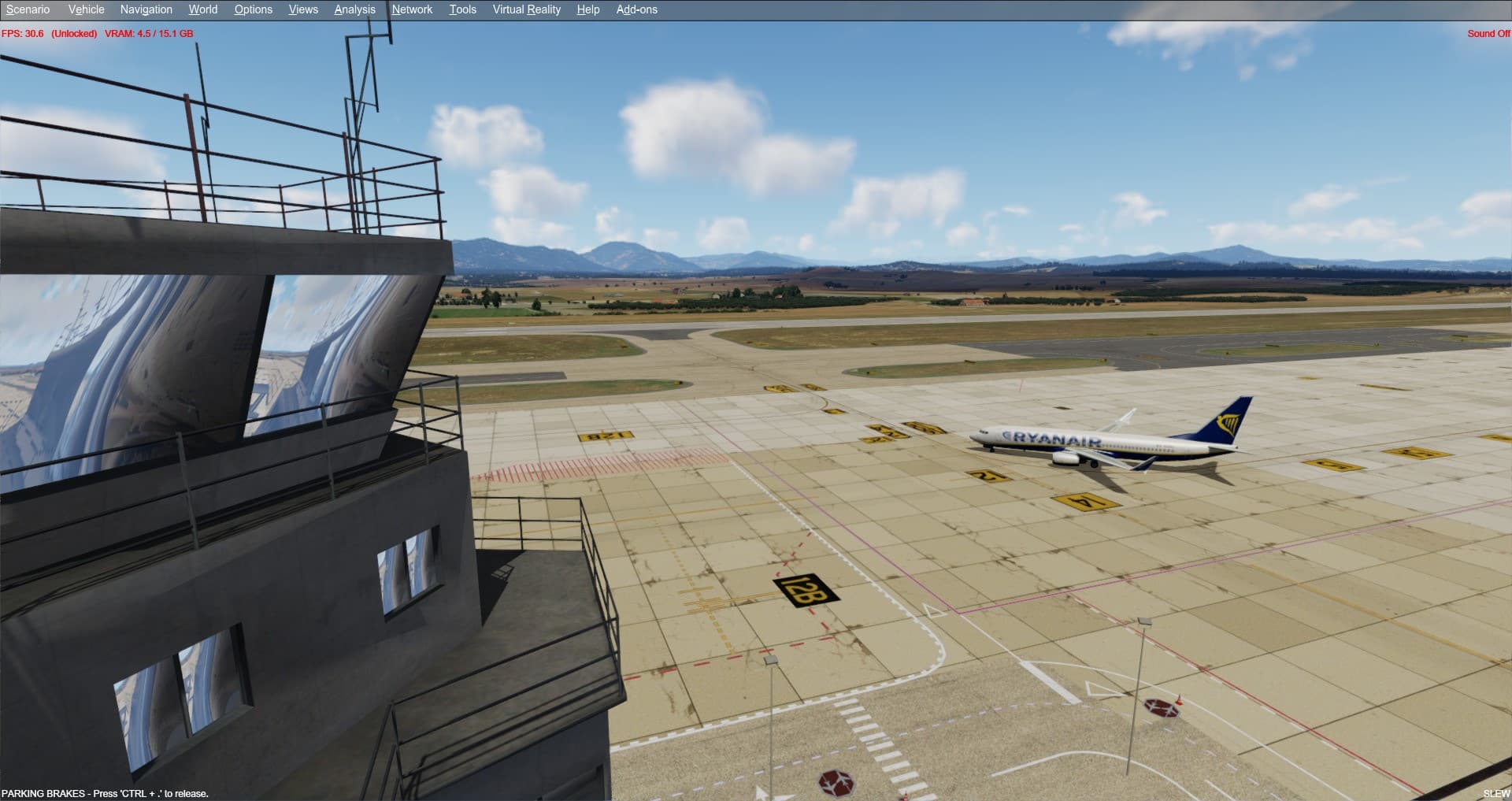Open the Scenario menu
This screenshot has height=801, width=1512.
pyautogui.click(x=28, y=9)
